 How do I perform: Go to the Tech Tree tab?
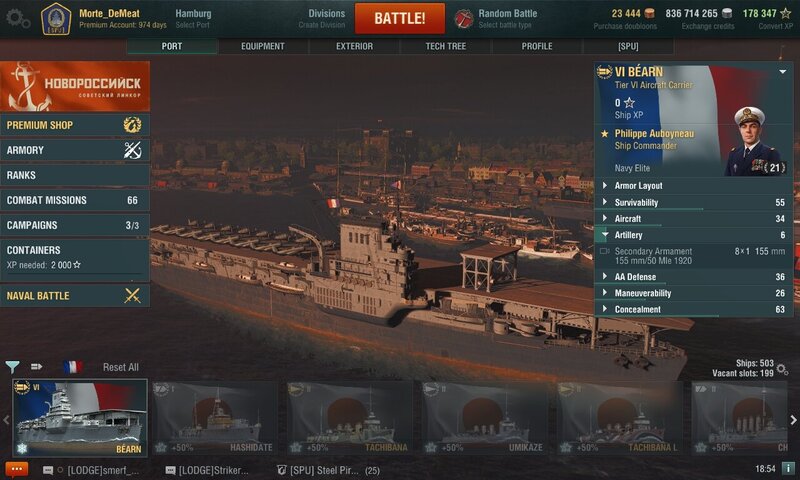click(x=445, y=46)
